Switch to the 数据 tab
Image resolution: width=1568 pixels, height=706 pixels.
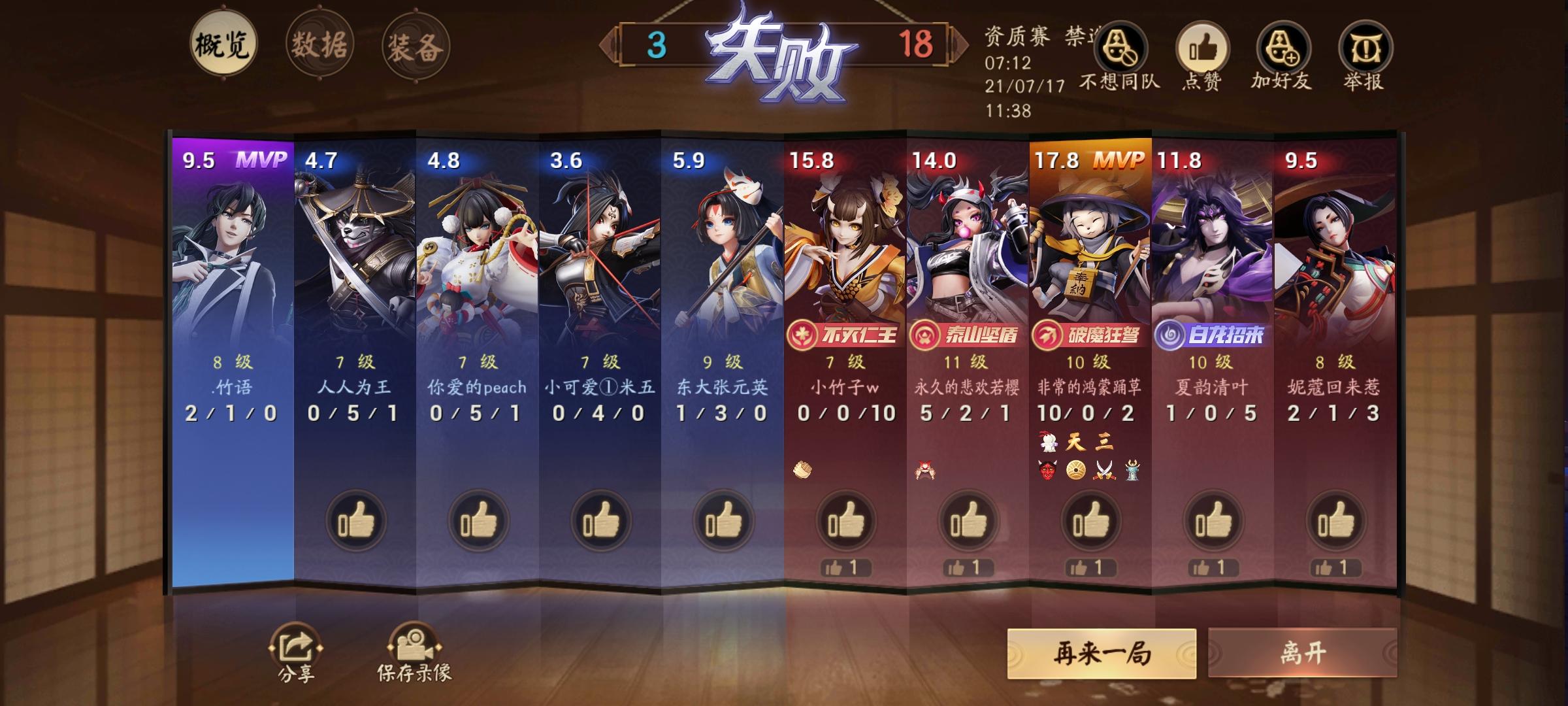321,44
